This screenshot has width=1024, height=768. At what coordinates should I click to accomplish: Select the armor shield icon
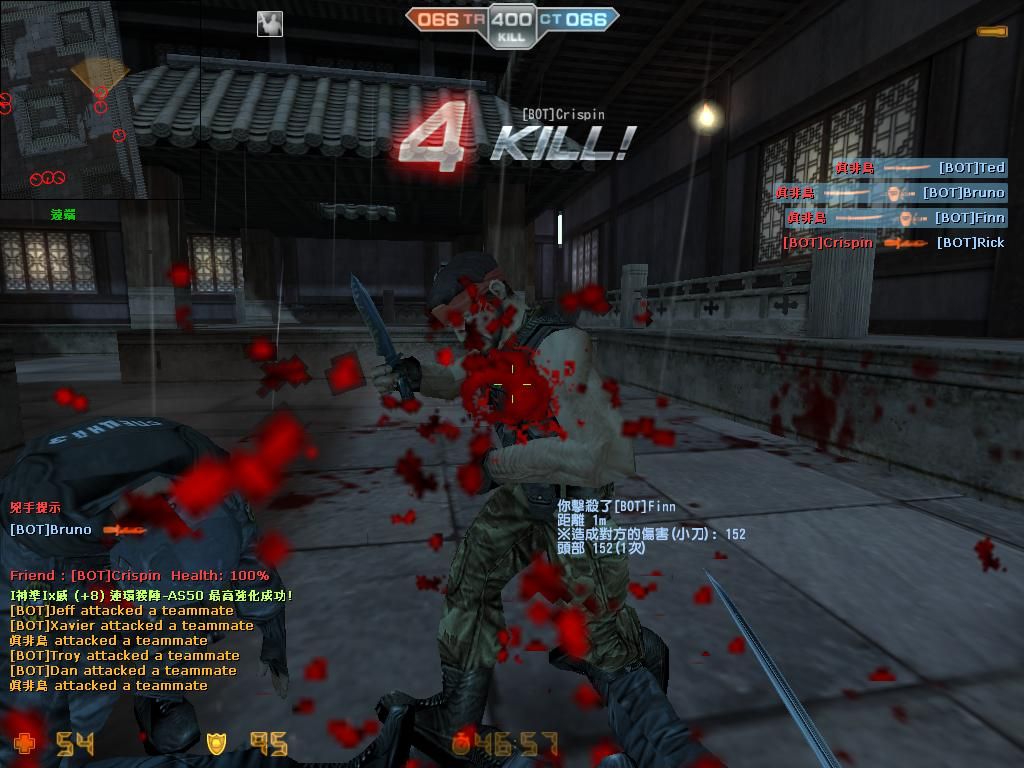(216, 743)
